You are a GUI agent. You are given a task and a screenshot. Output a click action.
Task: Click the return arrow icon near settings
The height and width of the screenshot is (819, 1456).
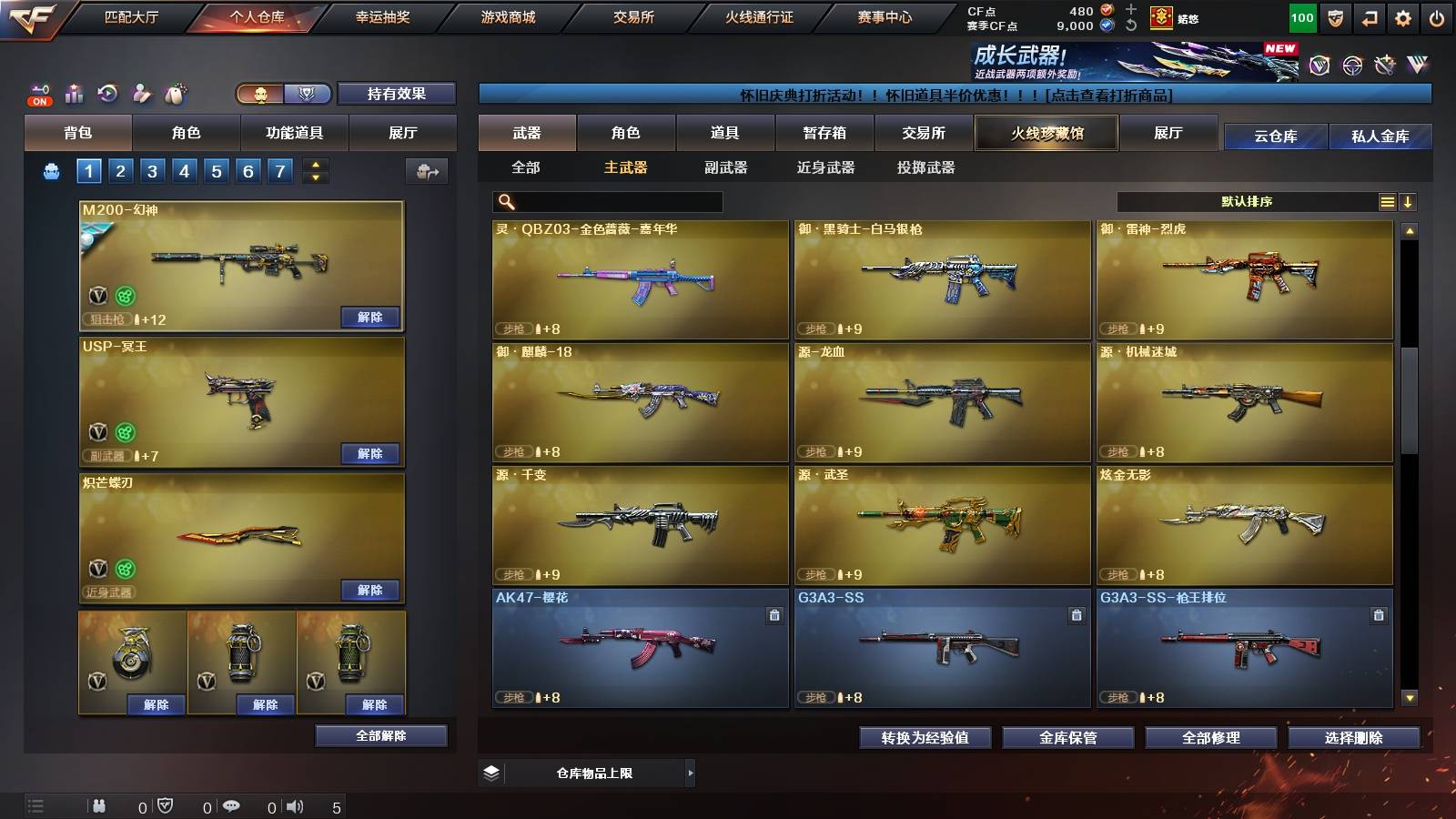pos(1369,17)
